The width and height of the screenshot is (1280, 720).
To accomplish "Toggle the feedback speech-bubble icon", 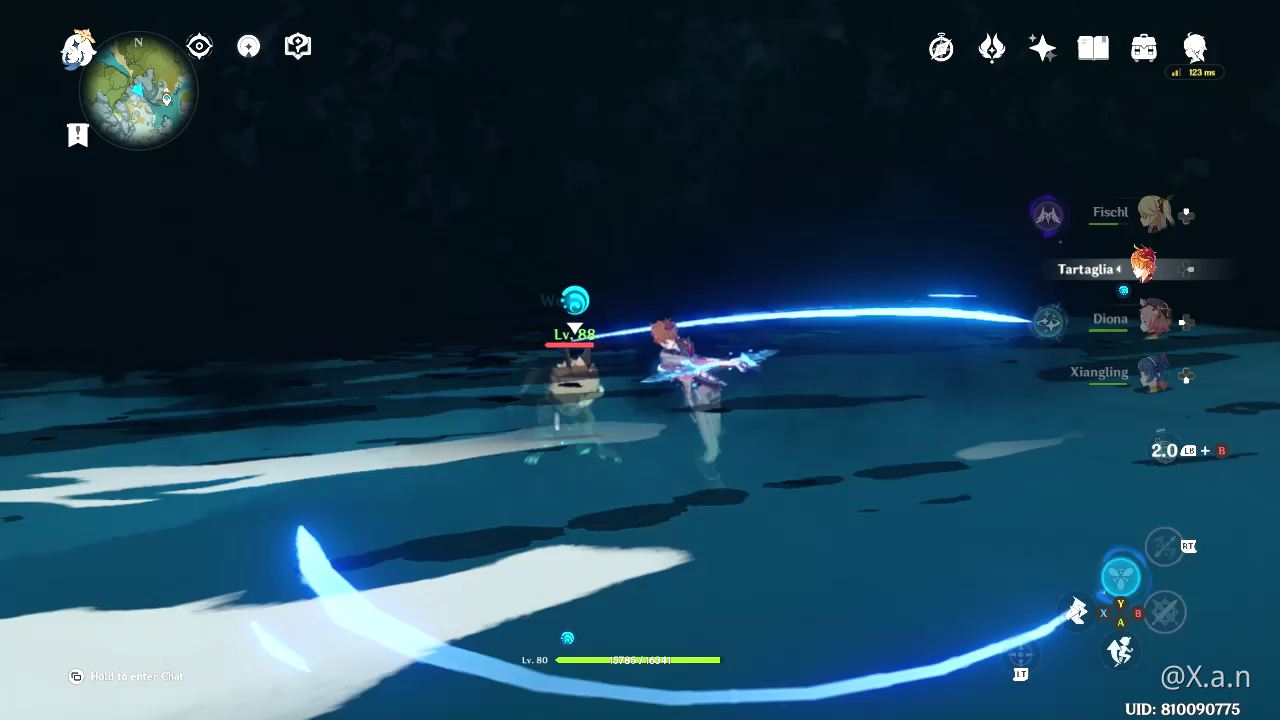I will click(x=297, y=45).
